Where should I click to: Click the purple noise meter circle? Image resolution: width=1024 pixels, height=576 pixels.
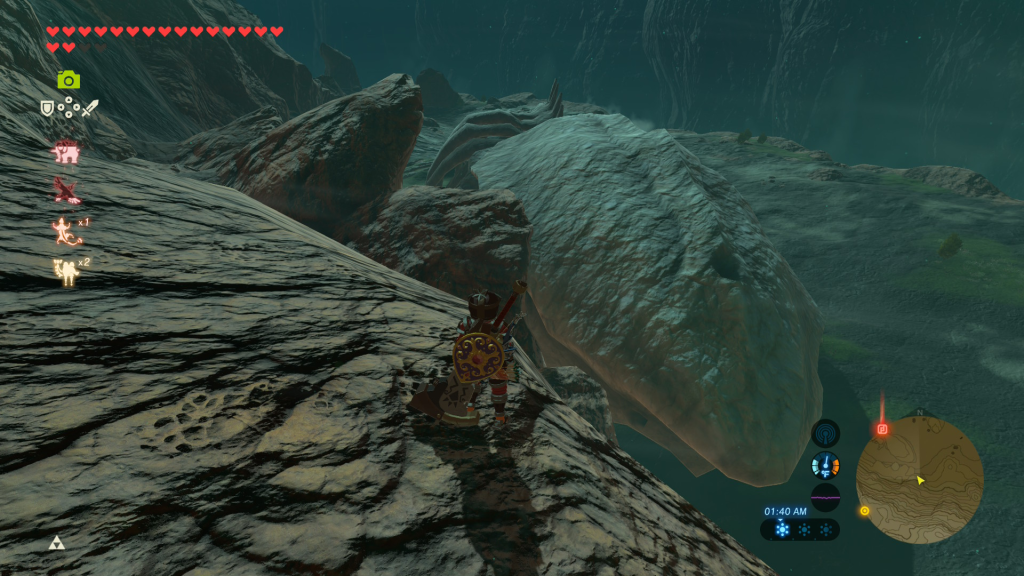coord(826,497)
